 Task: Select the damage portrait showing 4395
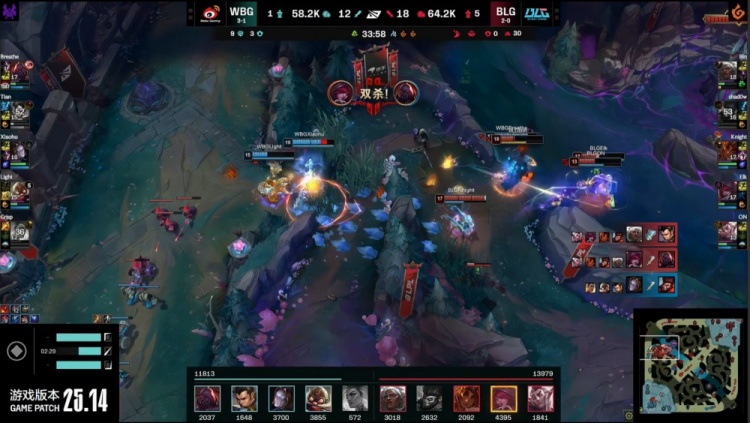pyautogui.click(x=503, y=398)
